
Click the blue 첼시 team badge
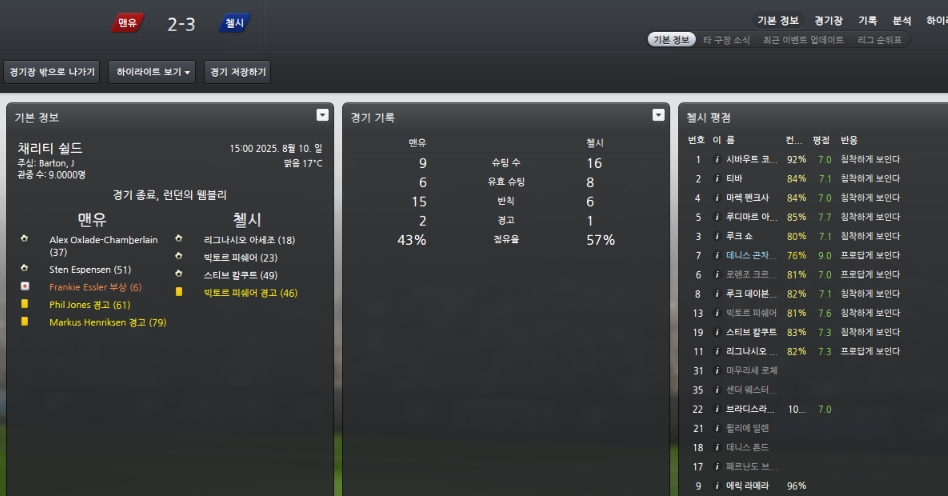point(234,23)
